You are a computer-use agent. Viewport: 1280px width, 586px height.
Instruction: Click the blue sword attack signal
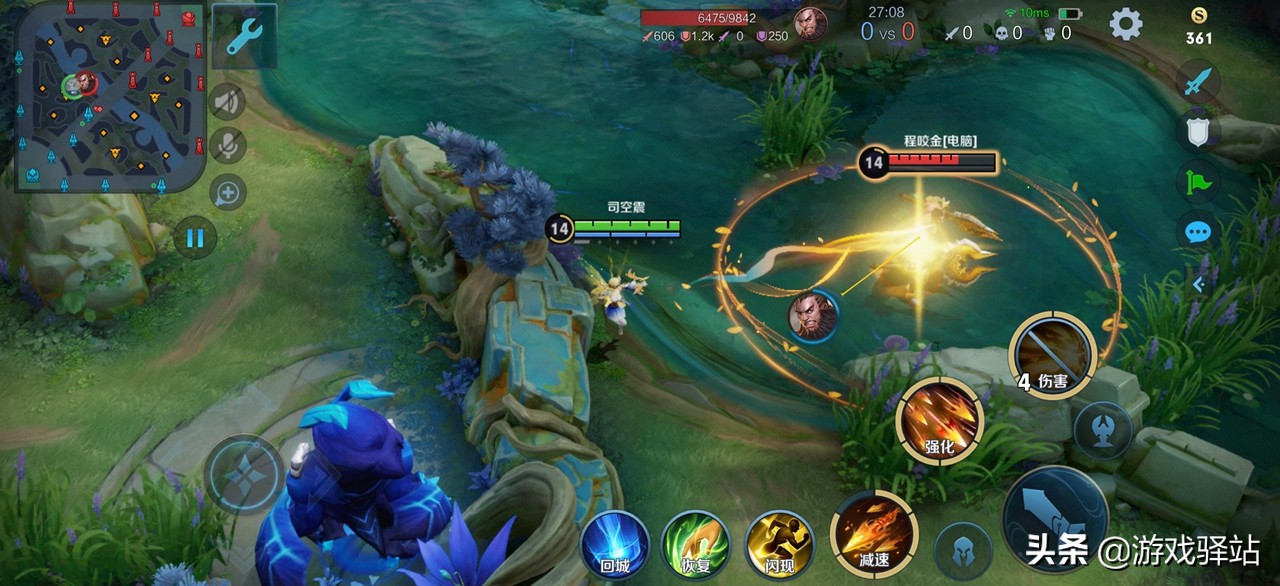(x=1198, y=82)
